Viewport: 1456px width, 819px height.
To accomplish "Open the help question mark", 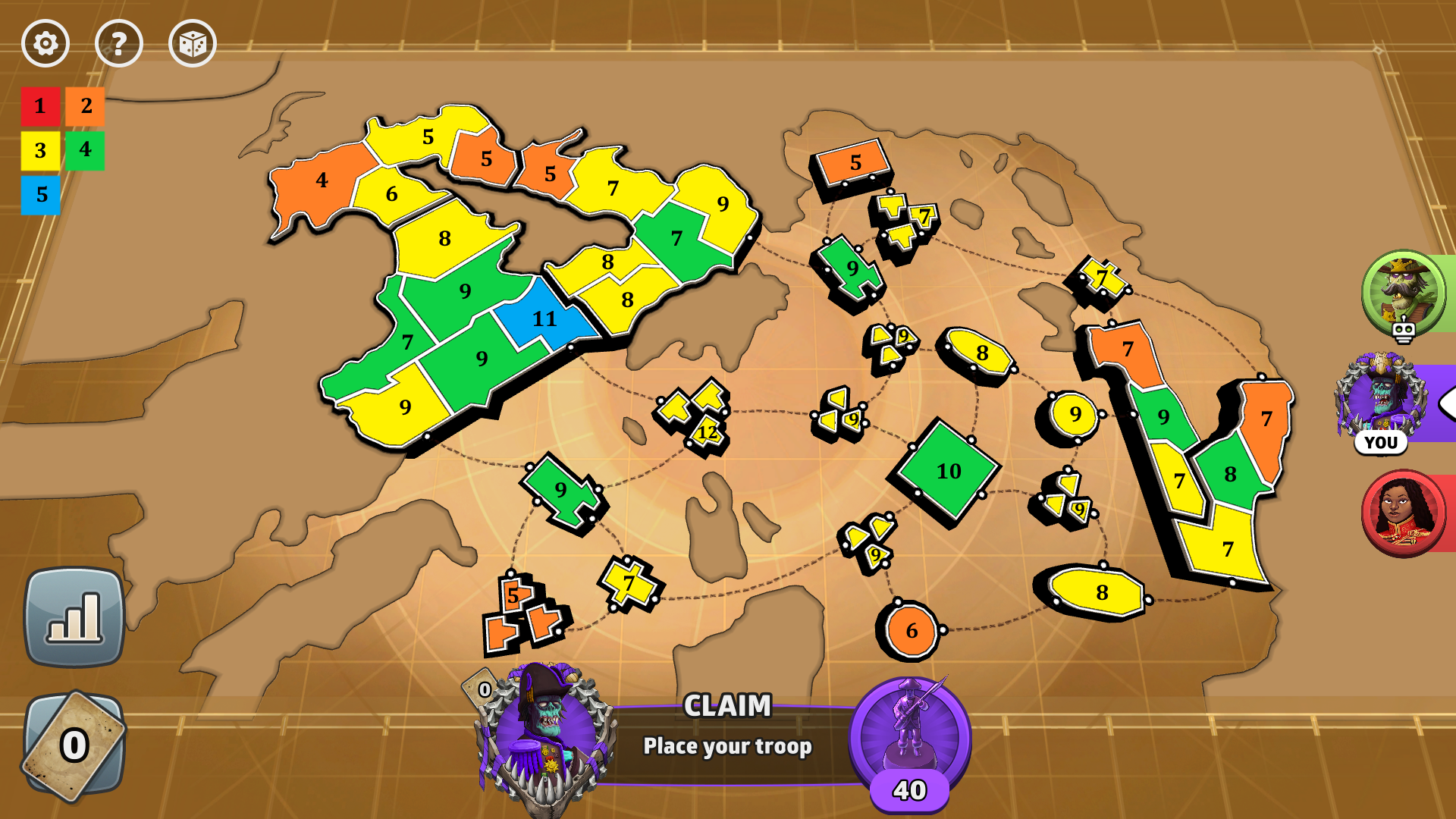I will (x=118, y=43).
